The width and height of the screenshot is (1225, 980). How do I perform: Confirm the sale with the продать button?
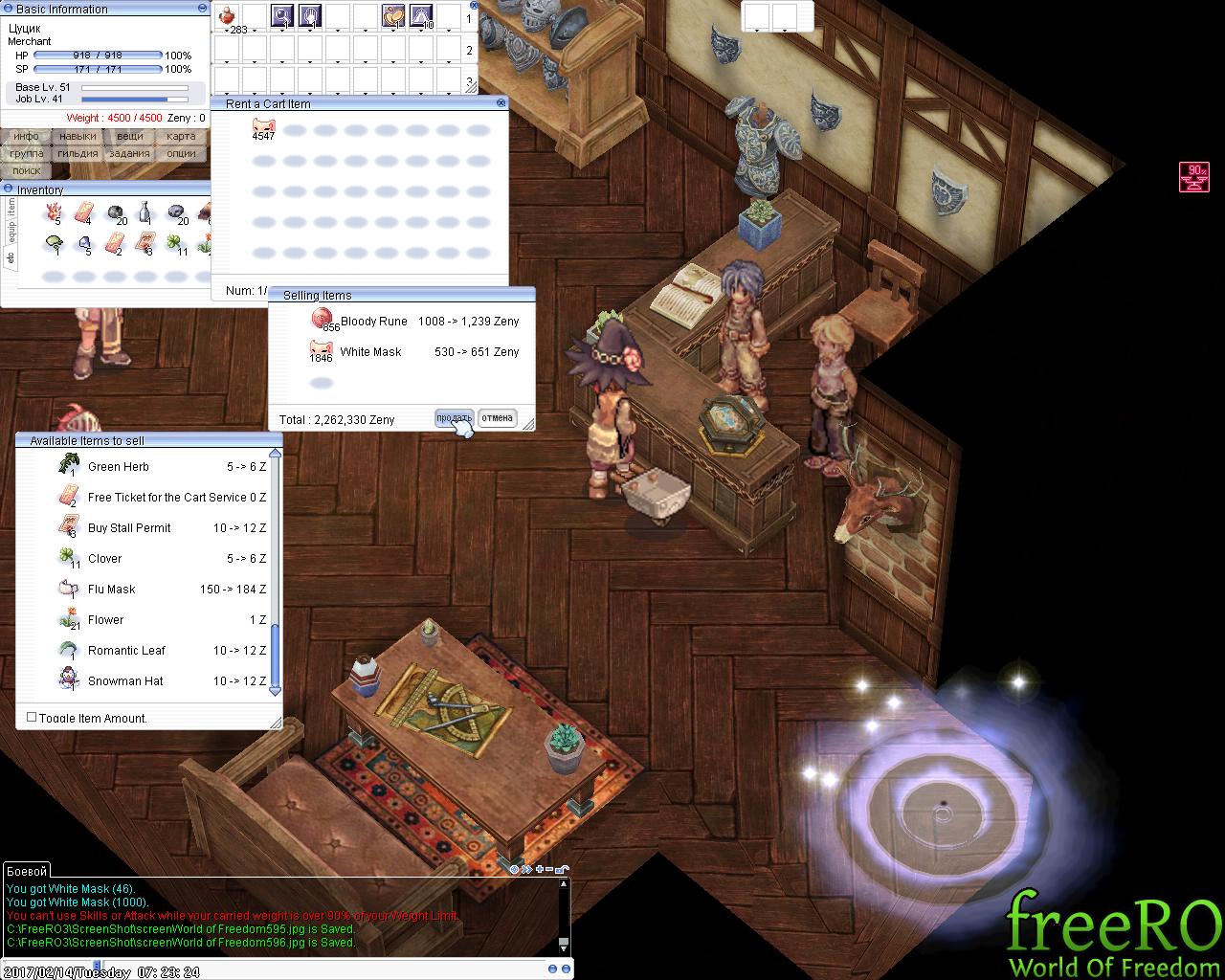point(454,418)
